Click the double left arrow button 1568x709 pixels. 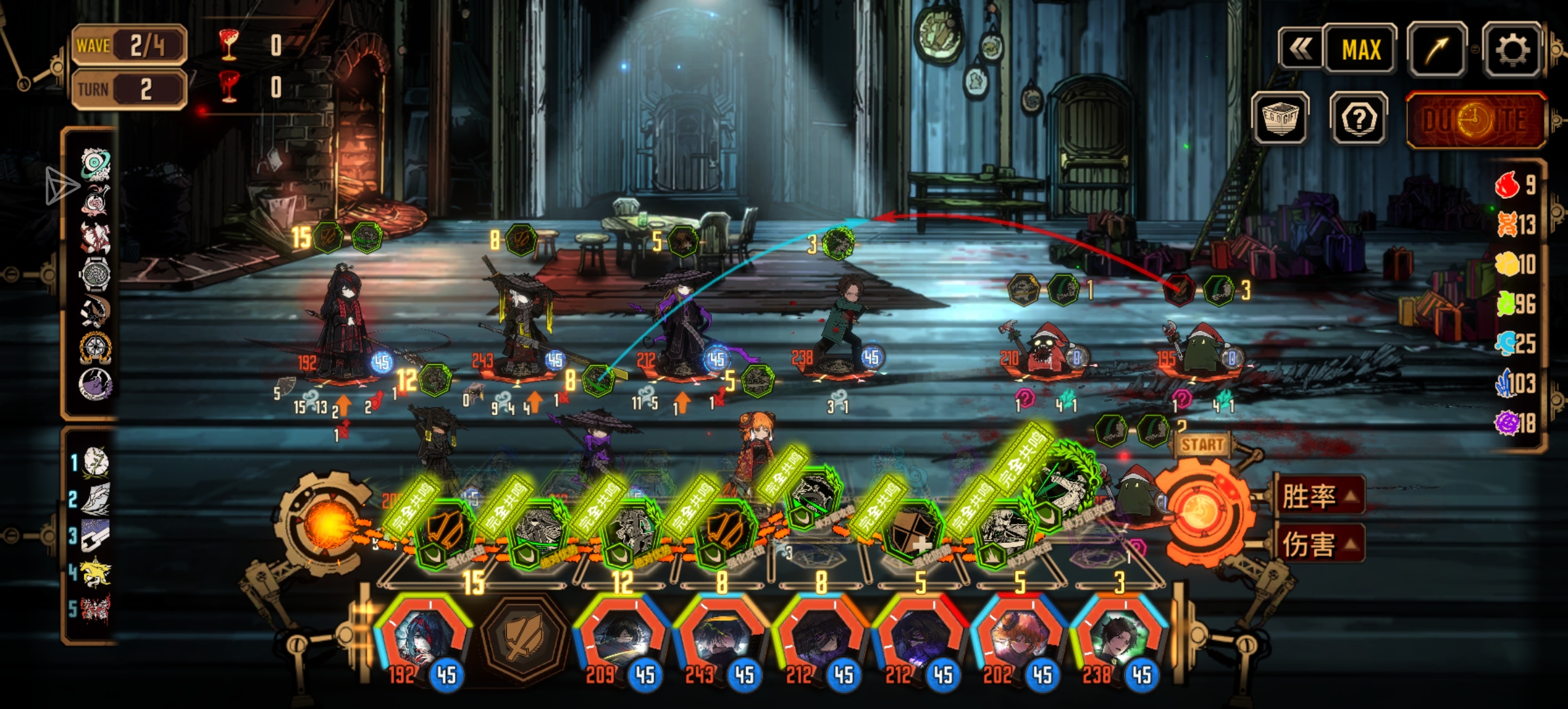tap(1300, 50)
